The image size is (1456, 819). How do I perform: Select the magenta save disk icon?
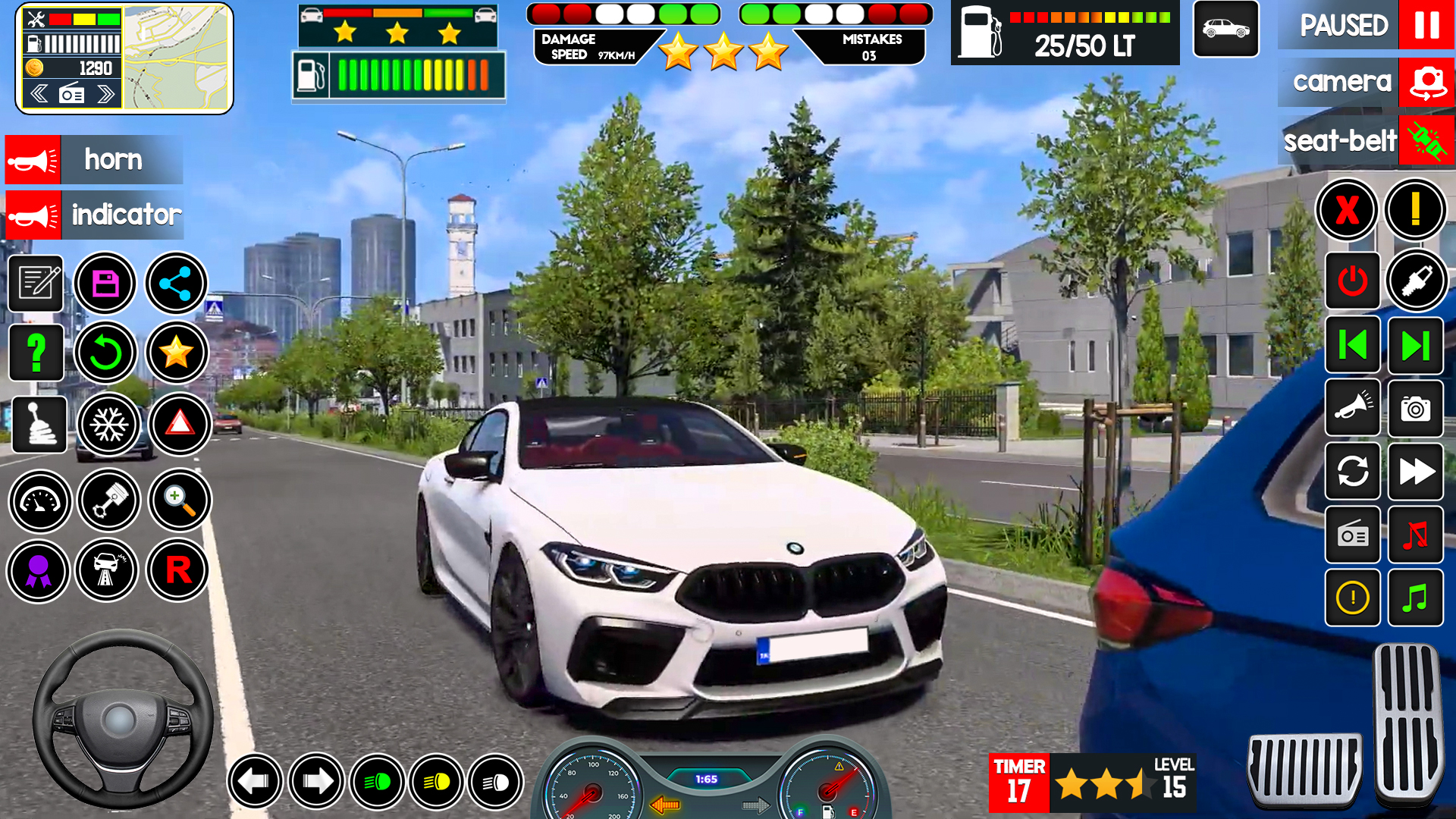(105, 284)
